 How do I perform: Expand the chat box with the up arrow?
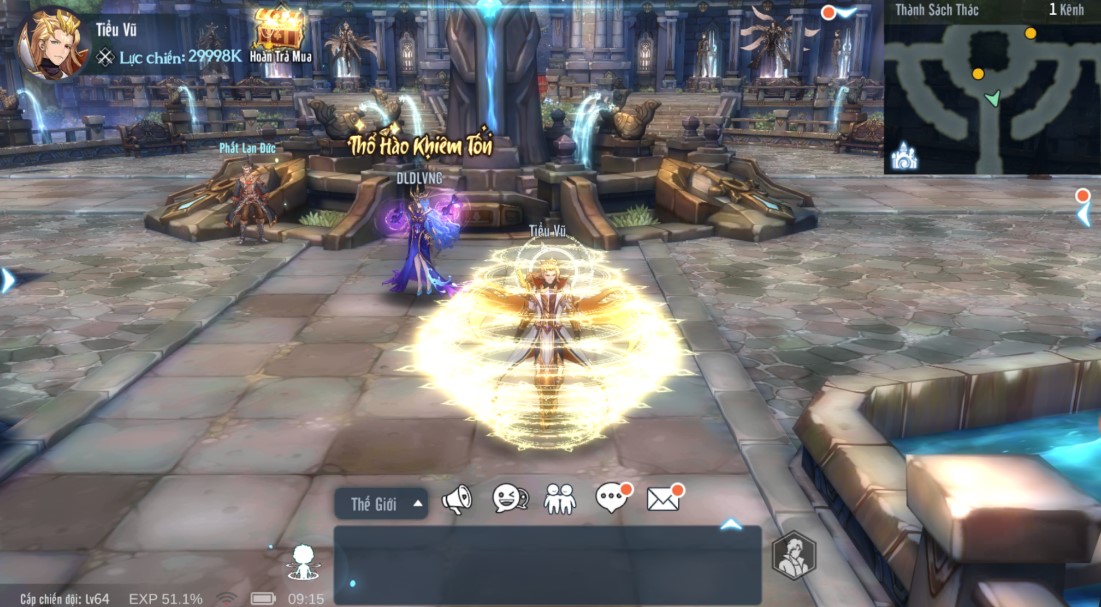pos(731,524)
